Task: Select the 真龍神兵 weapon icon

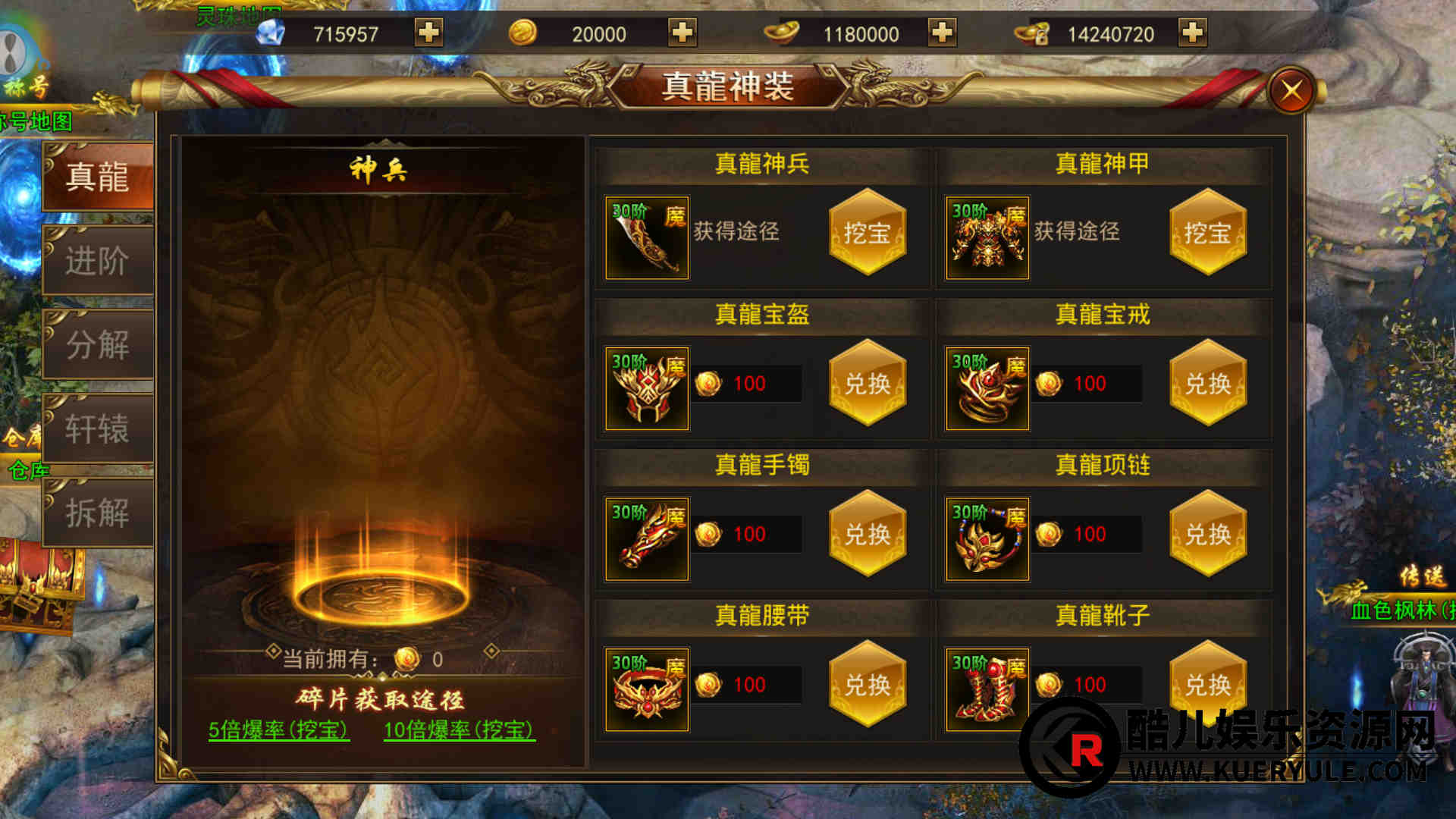Action: pyautogui.click(x=647, y=238)
